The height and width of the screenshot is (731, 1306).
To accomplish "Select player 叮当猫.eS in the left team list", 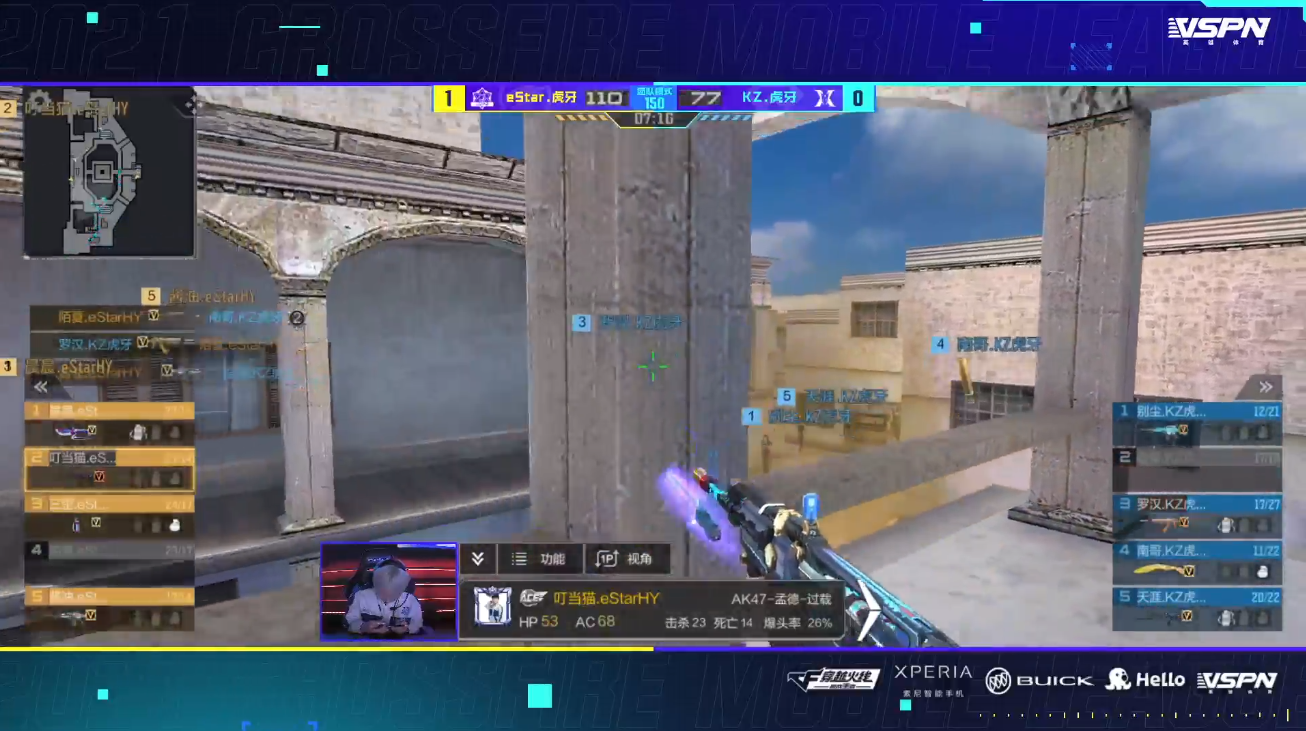I will pyautogui.click(x=109, y=468).
